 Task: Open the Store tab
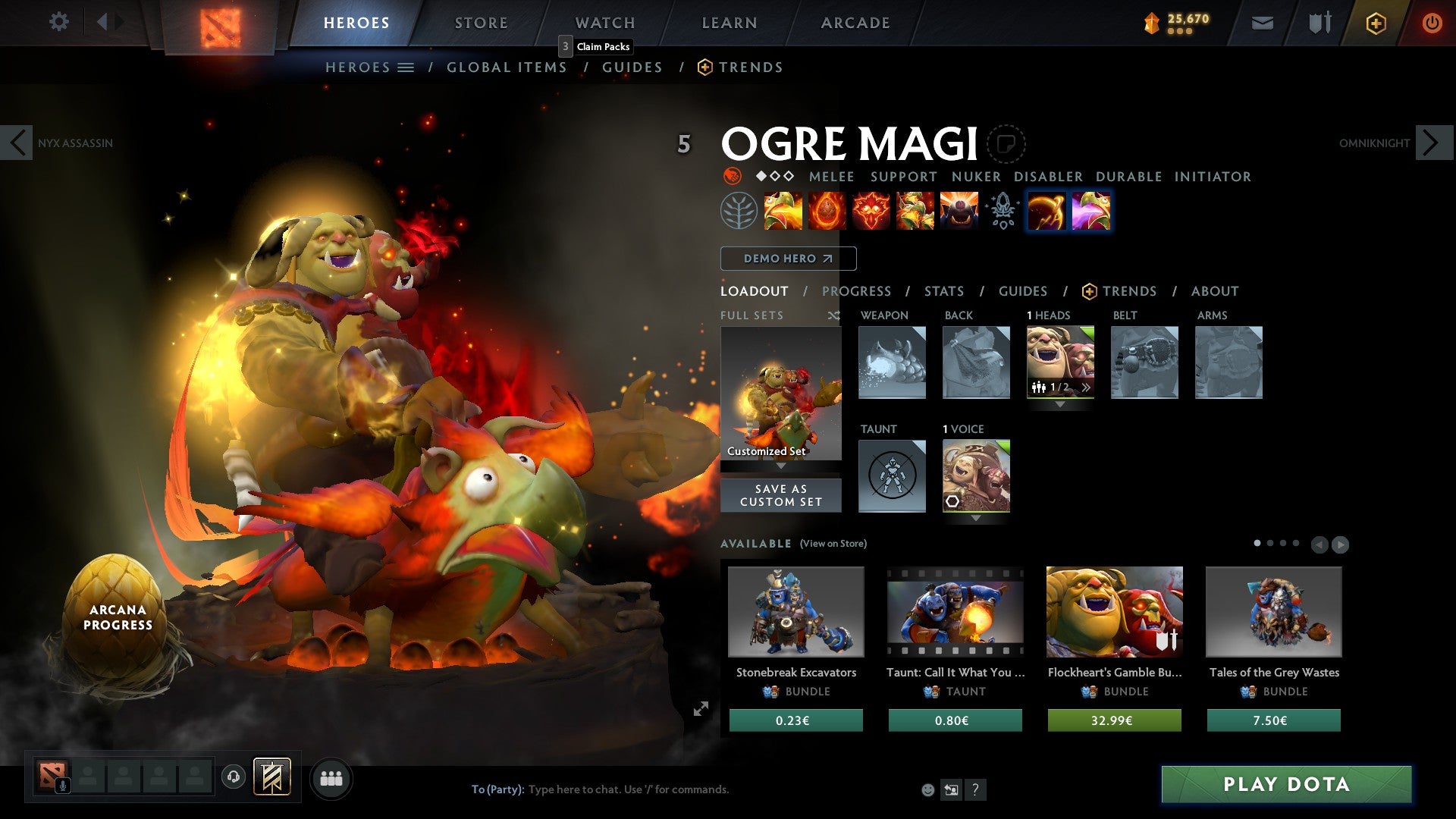point(481,23)
